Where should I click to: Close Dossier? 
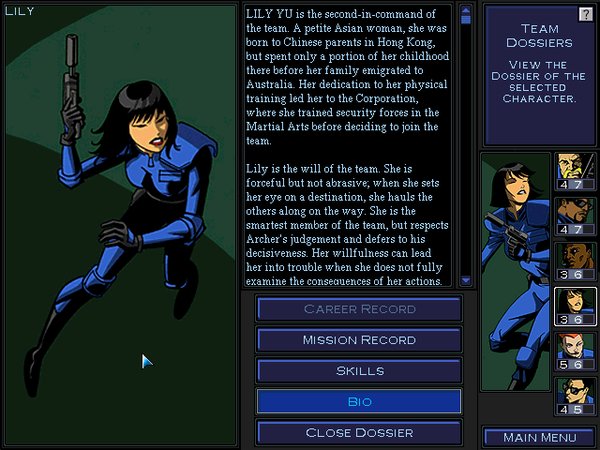(359, 433)
